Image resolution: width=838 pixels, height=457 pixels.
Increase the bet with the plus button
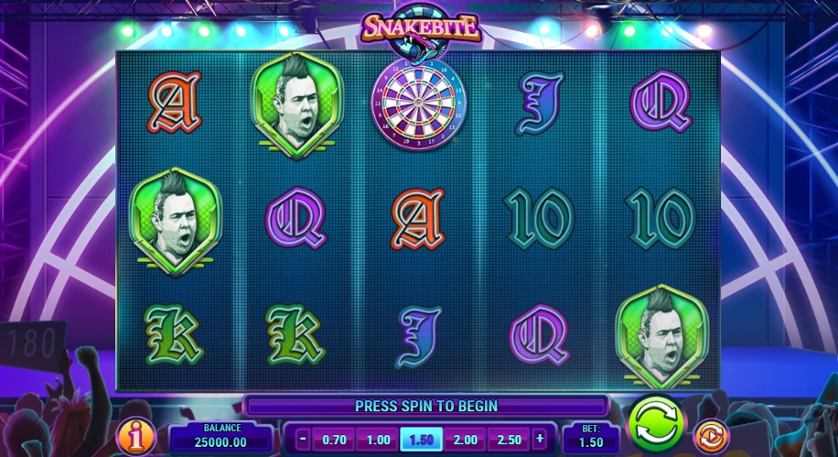point(540,438)
